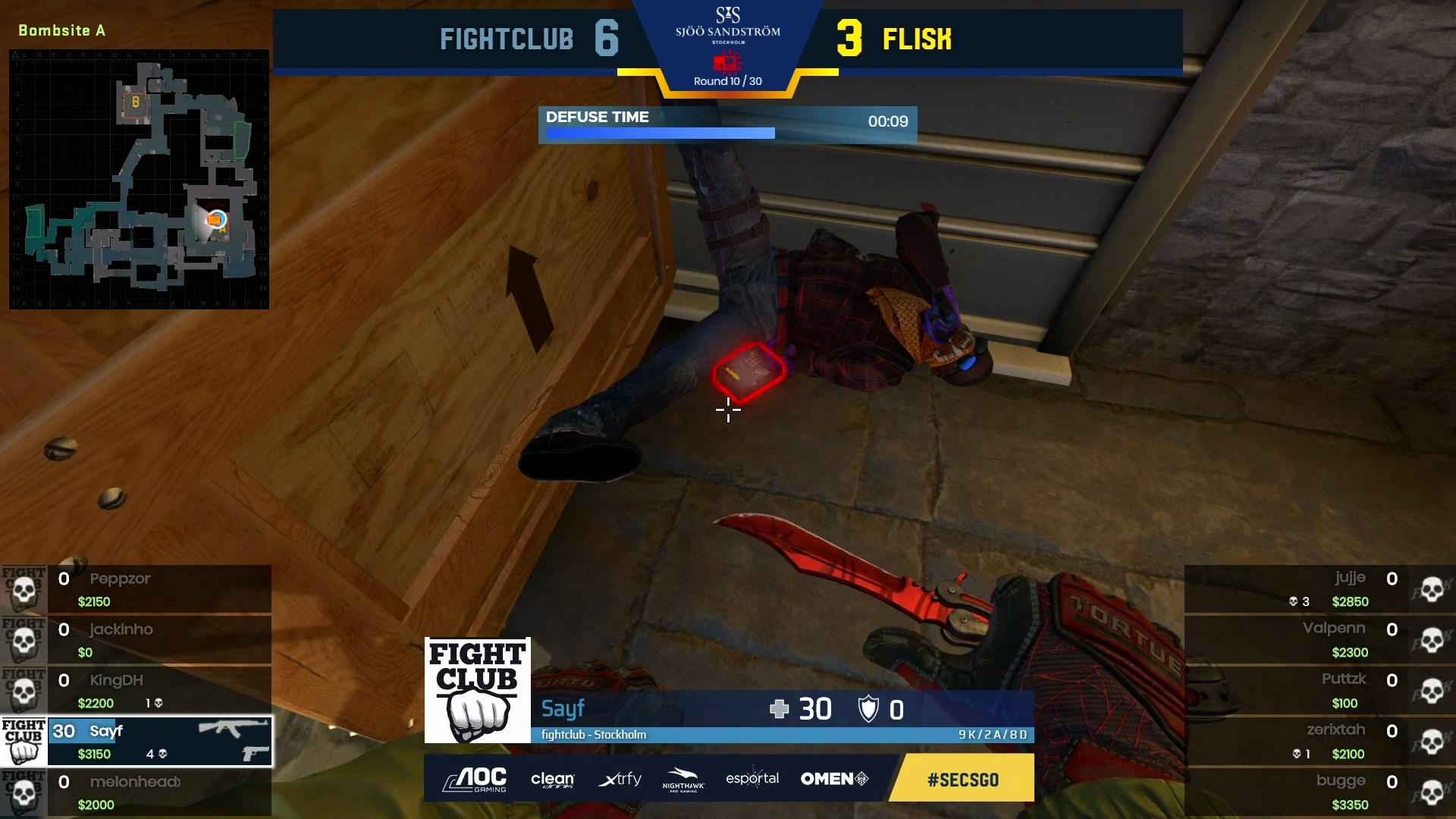Click the Fight Club fist team logo

click(477, 690)
